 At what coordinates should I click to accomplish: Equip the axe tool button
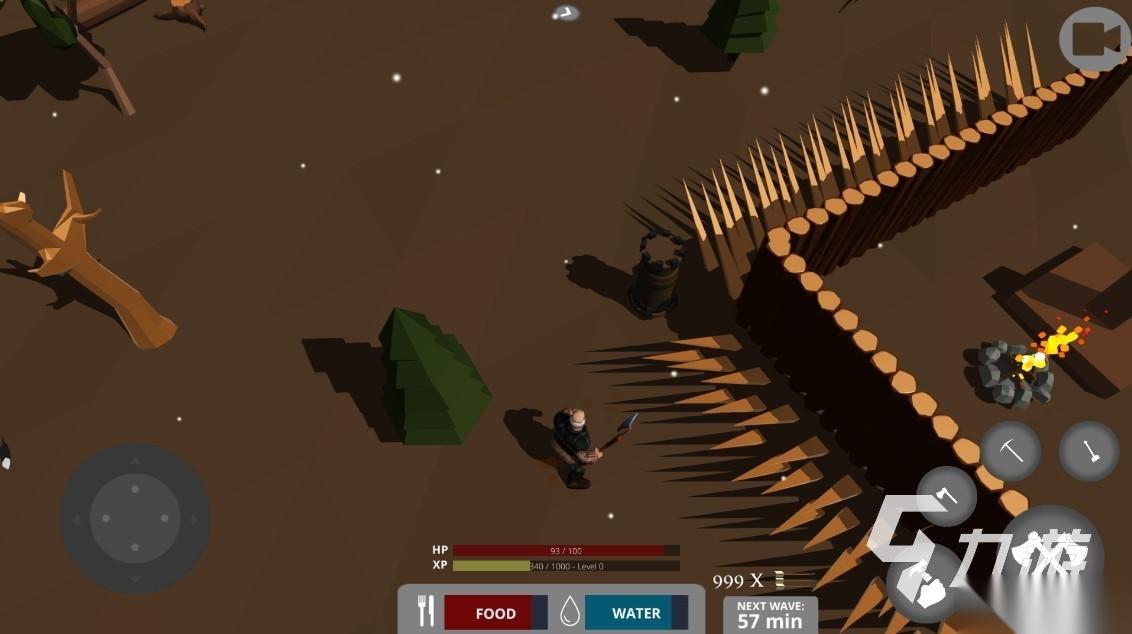[946, 497]
